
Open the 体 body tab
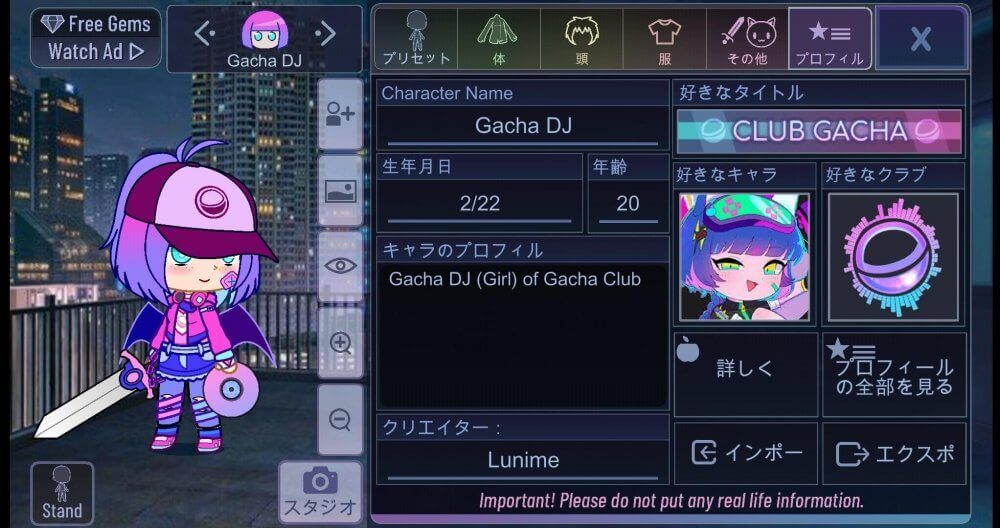499,39
